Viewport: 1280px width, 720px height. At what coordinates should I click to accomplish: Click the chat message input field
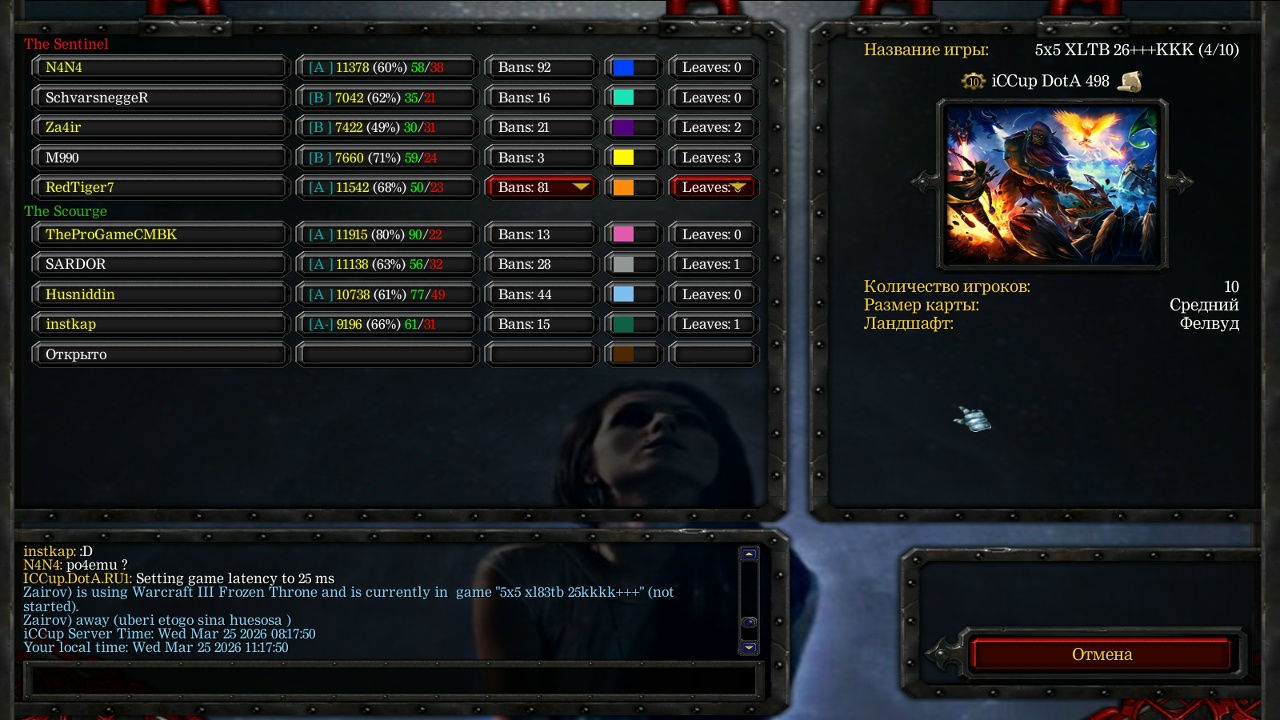(x=390, y=680)
